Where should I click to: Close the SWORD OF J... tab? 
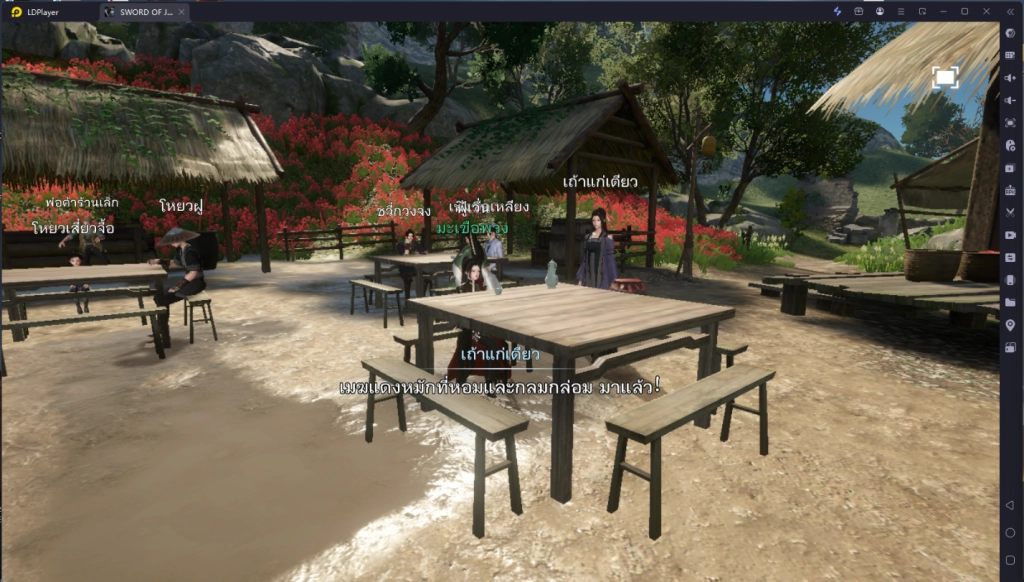tap(180, 11)
